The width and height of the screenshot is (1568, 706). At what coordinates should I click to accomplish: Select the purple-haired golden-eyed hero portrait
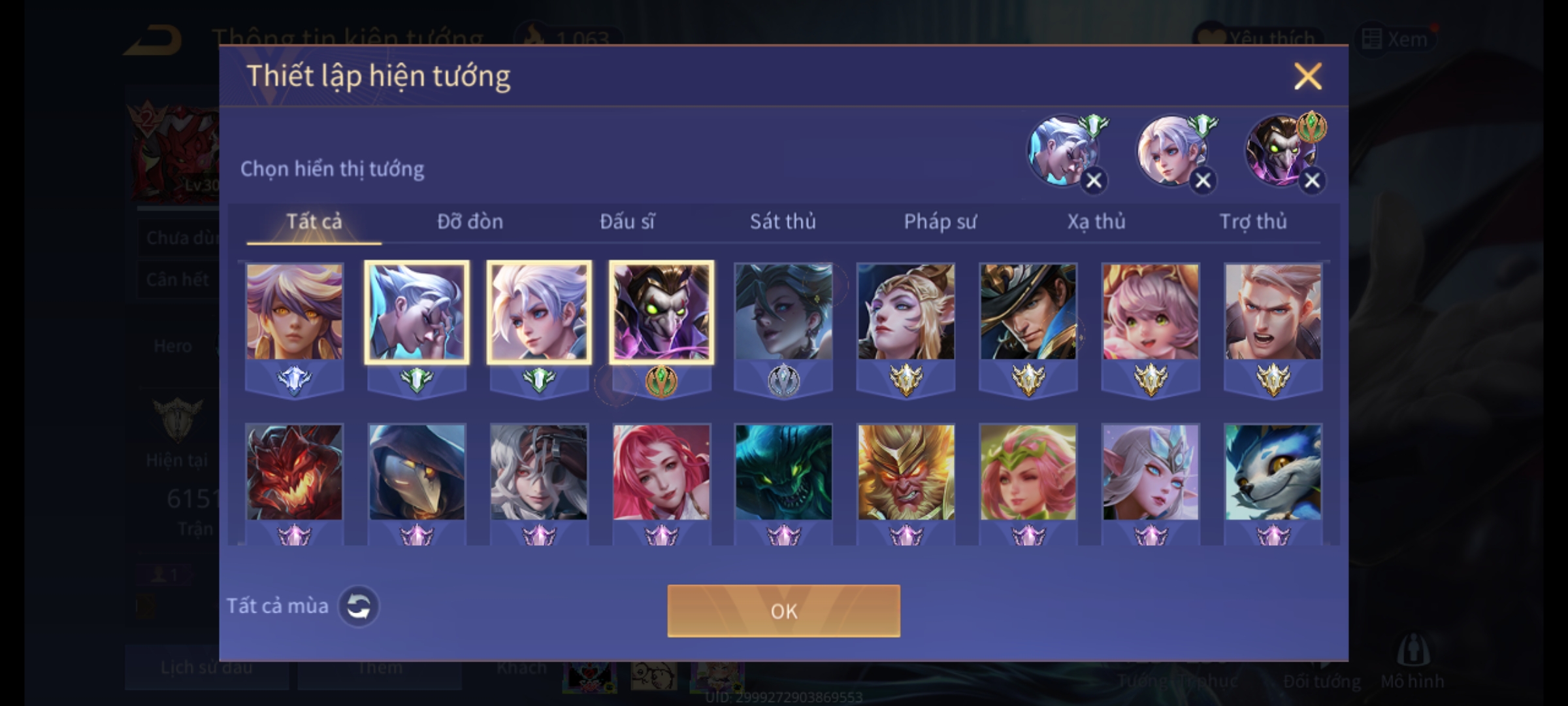(294, 312)
